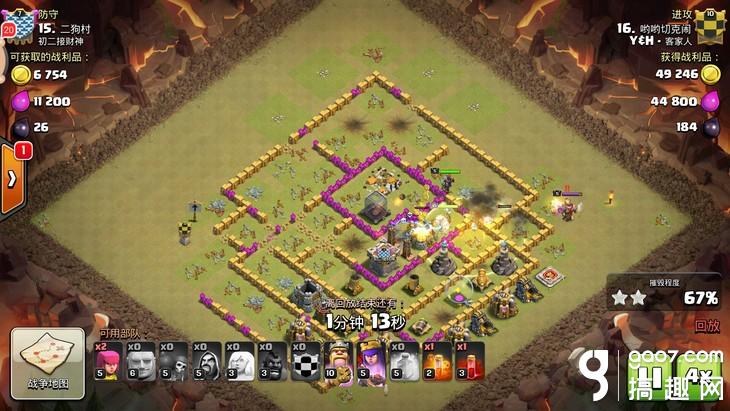
Task: Select the Hog Rider troop slot
Action: [x=272, y=361]
